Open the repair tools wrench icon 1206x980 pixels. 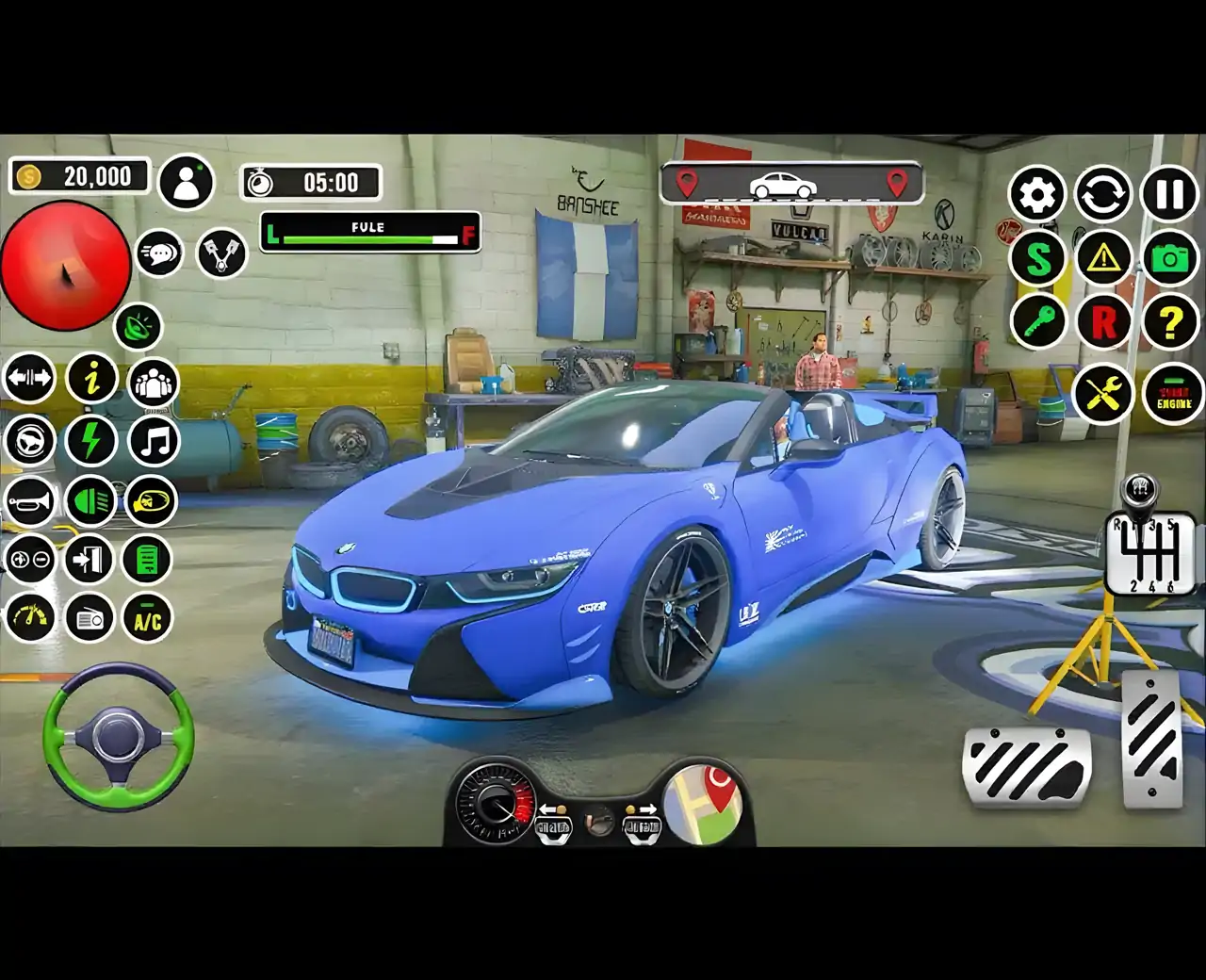pyautogui.click(x=1103, y=393)
